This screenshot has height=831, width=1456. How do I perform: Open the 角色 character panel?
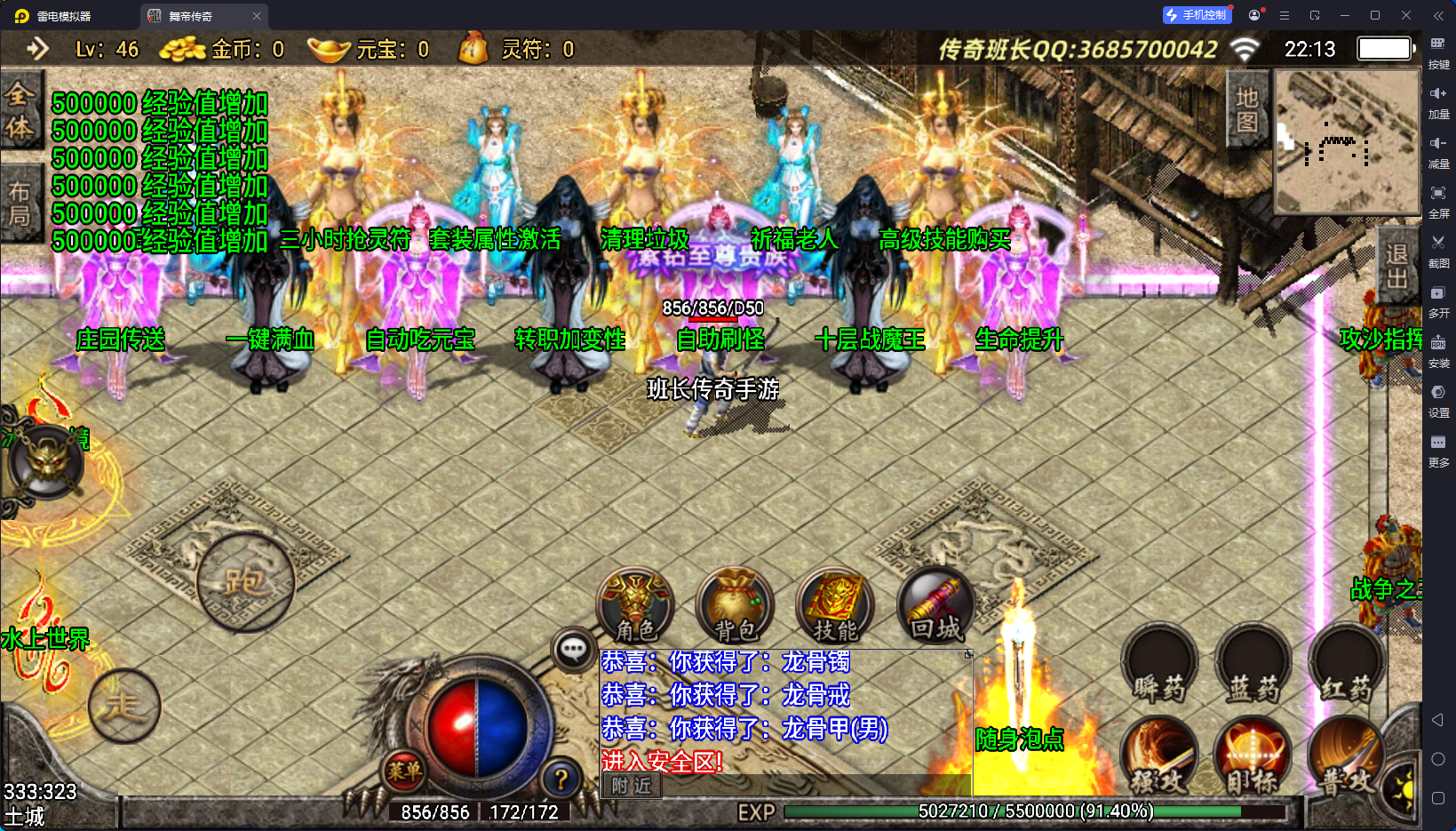(635, 606)
